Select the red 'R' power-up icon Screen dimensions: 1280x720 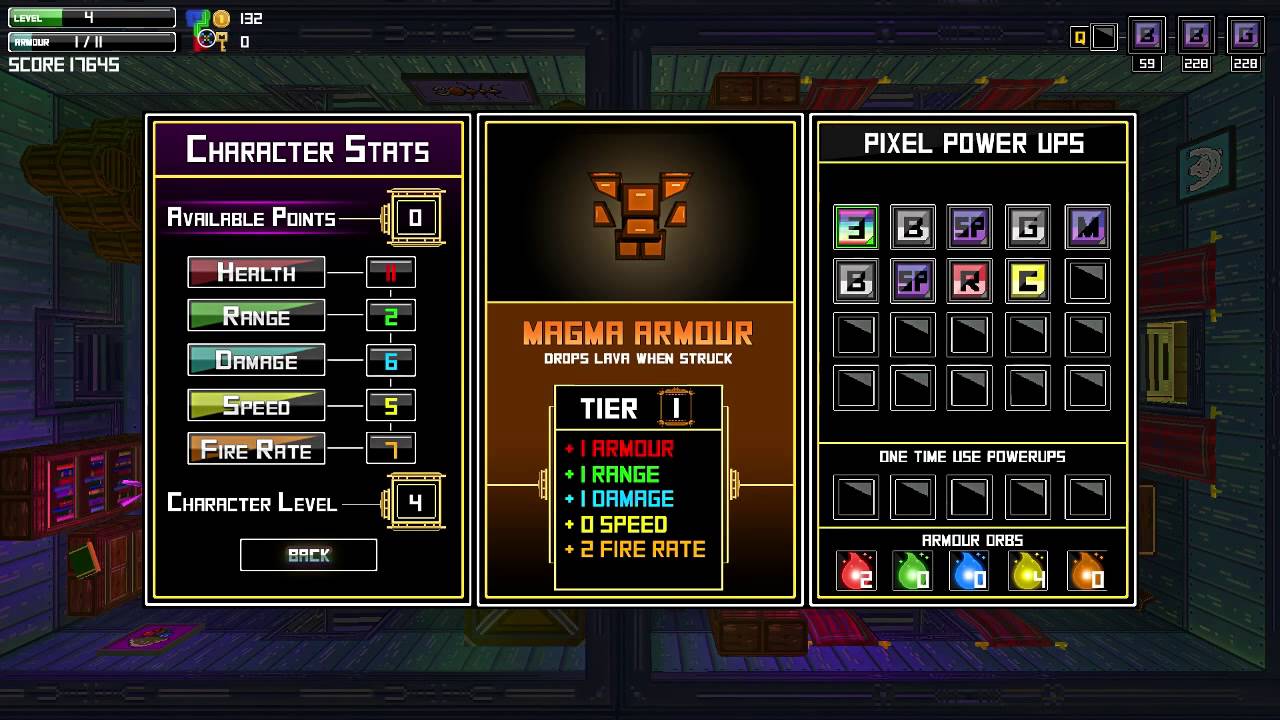[970, 281]
